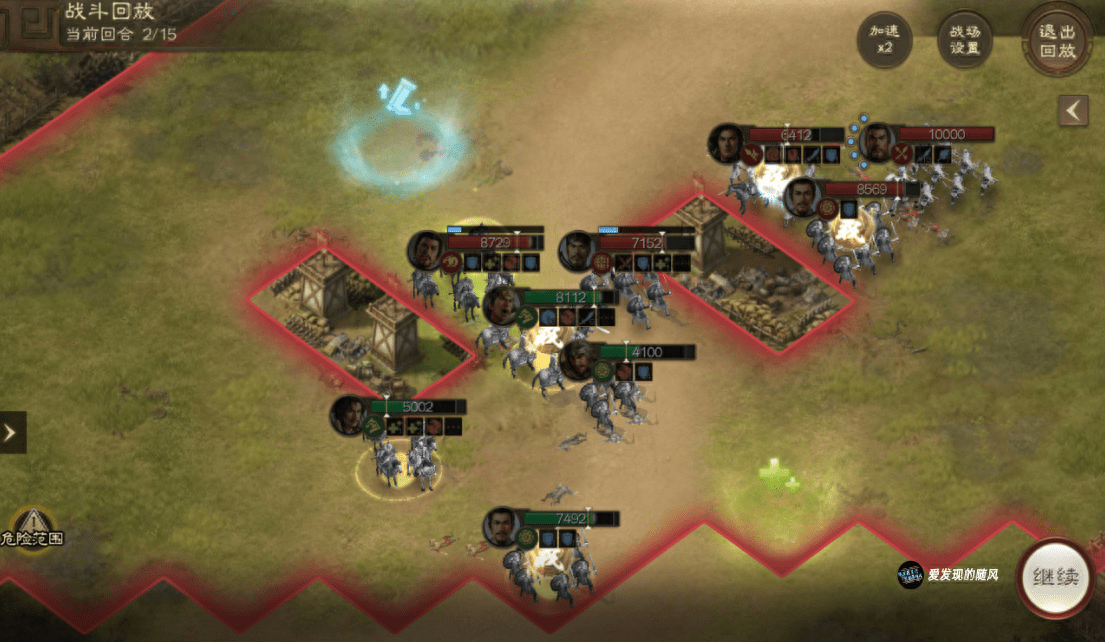Toggle the x2 speed-up button
The image size is (1105, 642).
tap(885, 40)
